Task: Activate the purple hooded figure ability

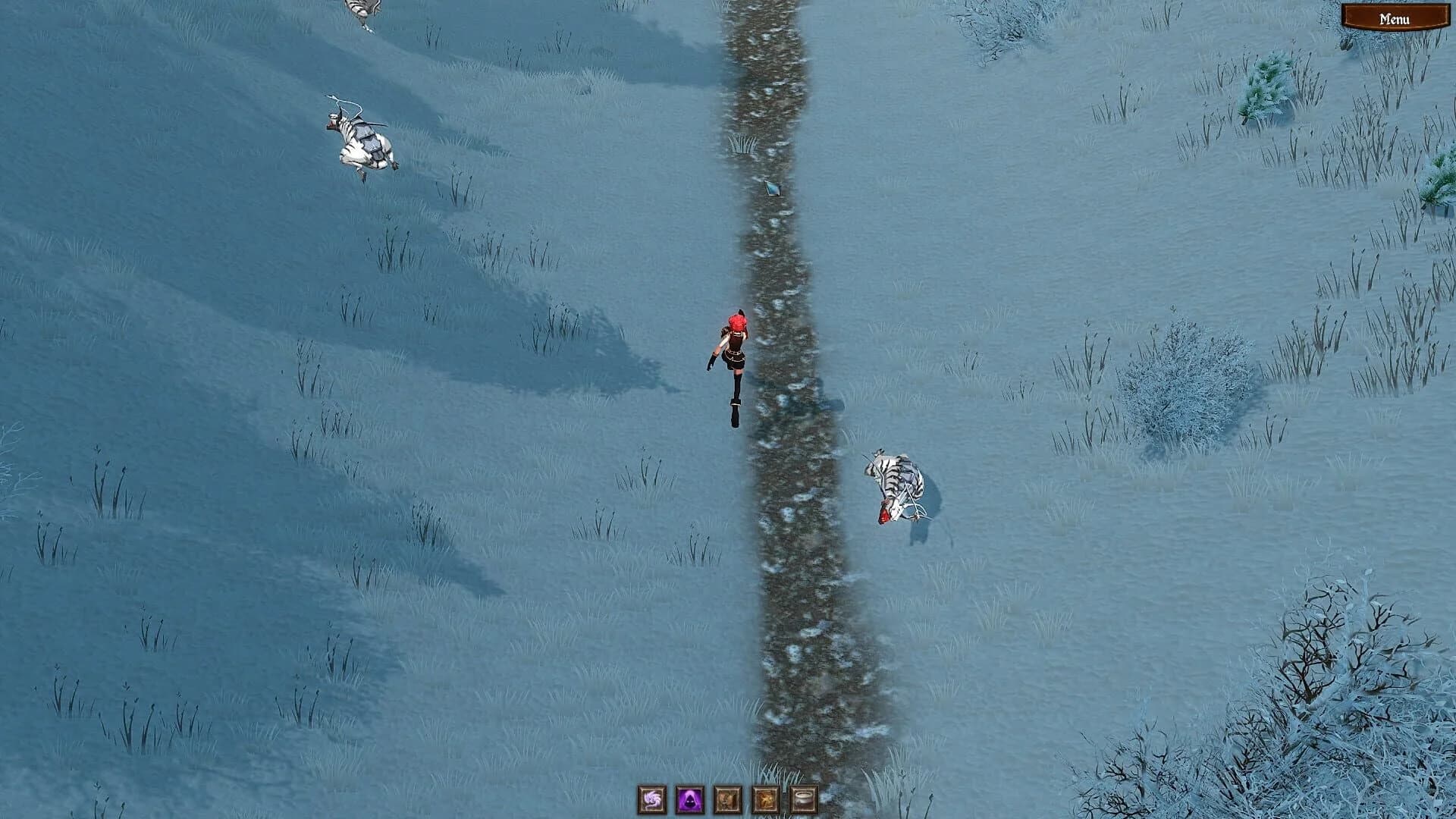Action: click(x=689, y=799)
